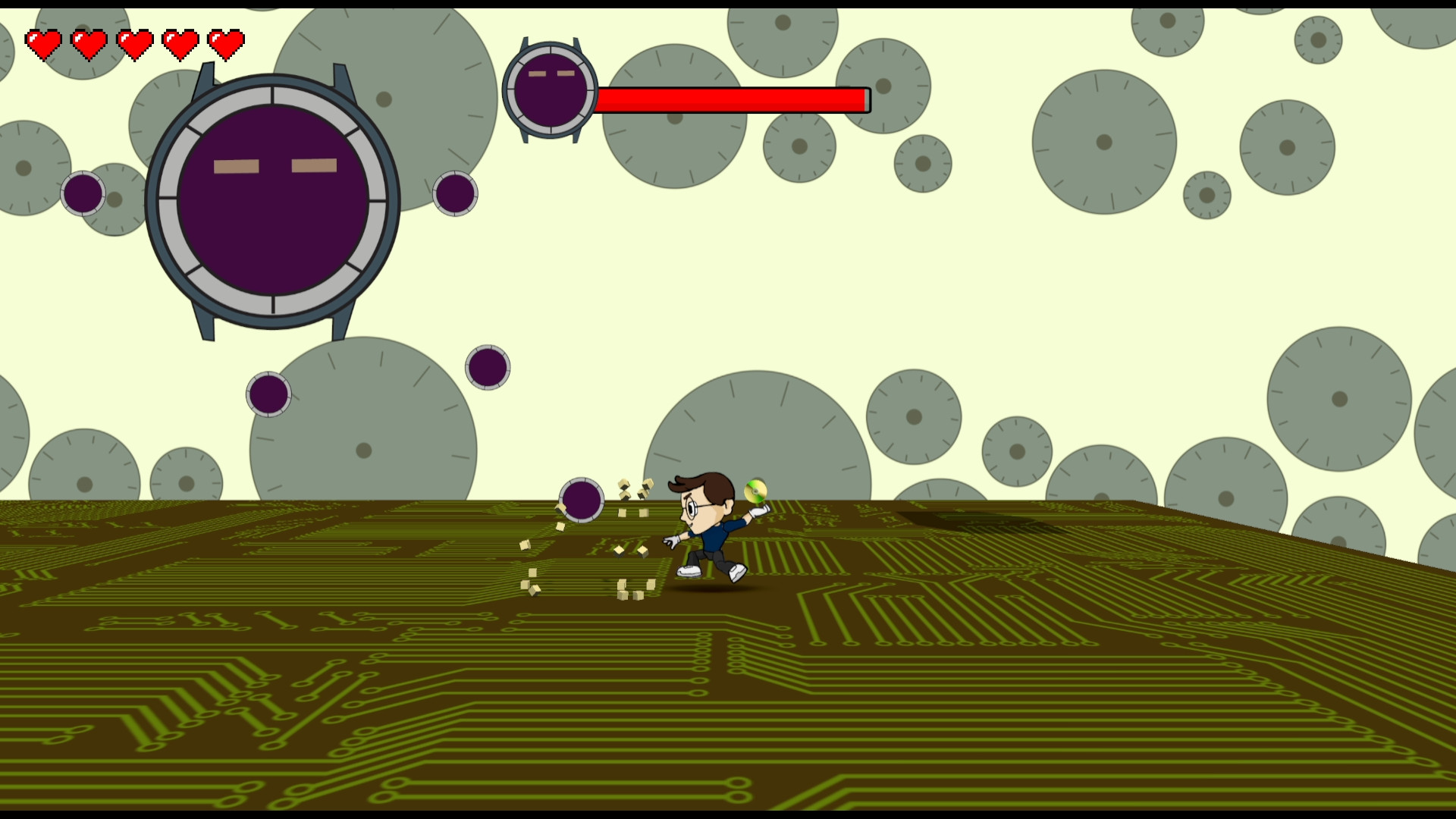The height and width of the screenshot is (819, 1456).
Task: Select the purple clock orb left of the boss
Action: coord(82,193)
